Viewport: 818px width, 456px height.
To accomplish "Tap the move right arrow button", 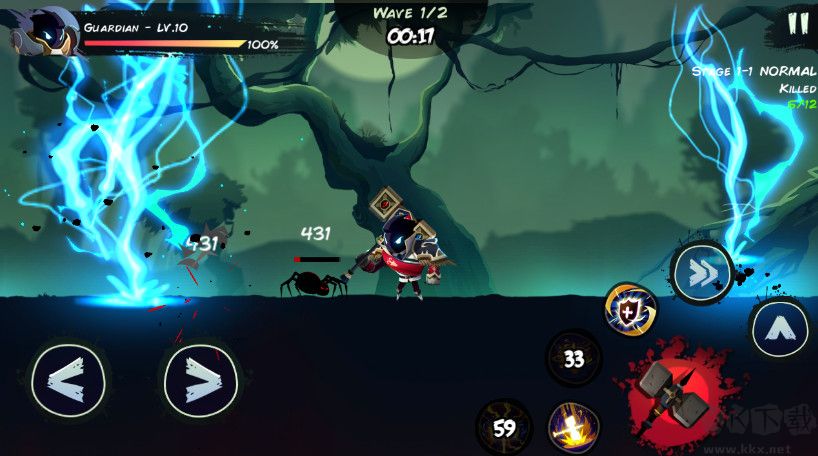I will click(x=200, y=379).
